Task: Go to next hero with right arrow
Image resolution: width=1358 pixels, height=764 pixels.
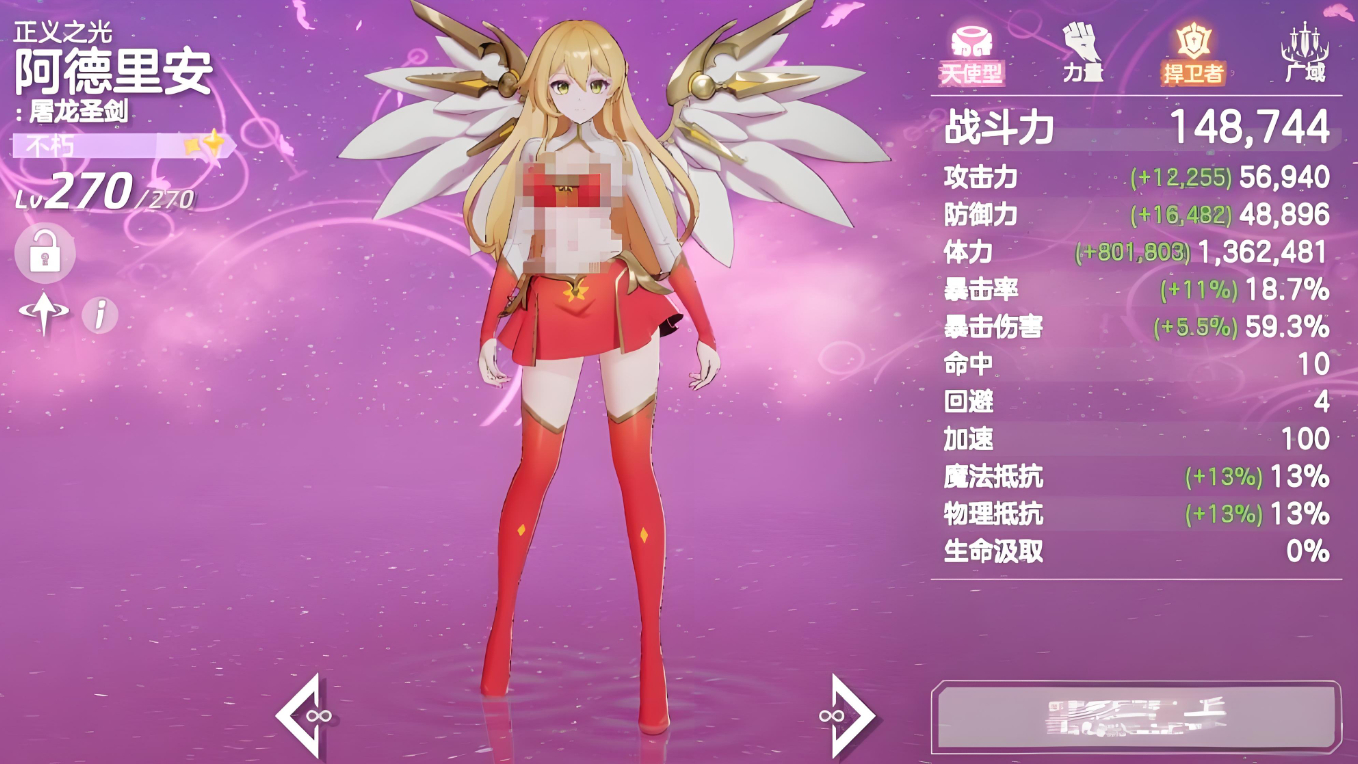Action: click(851, 715)
